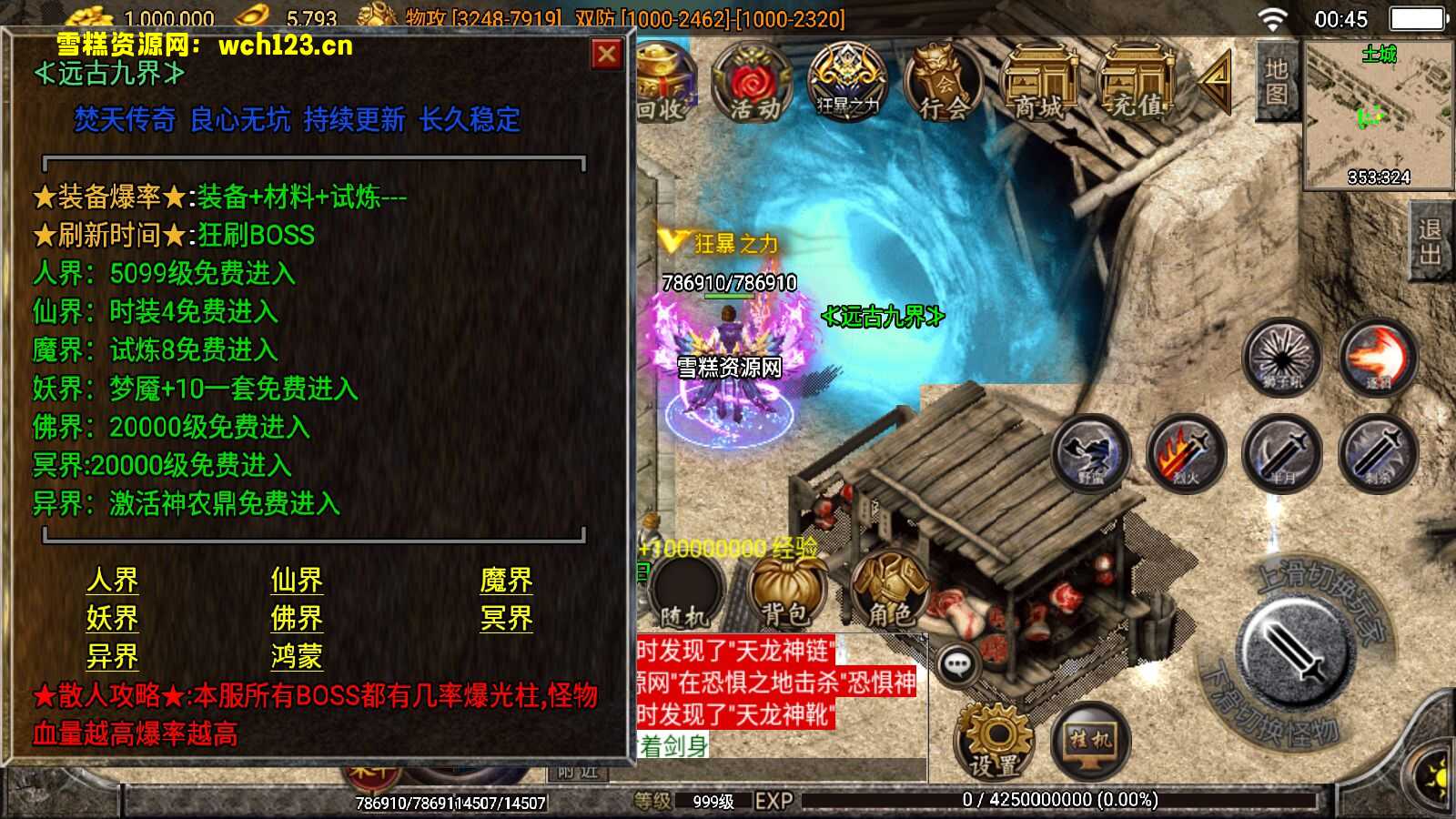Image resolution: width=1456 pixels, height=819 pixels.
Task: Open the 活动 events icon
Action: (754, 84)
